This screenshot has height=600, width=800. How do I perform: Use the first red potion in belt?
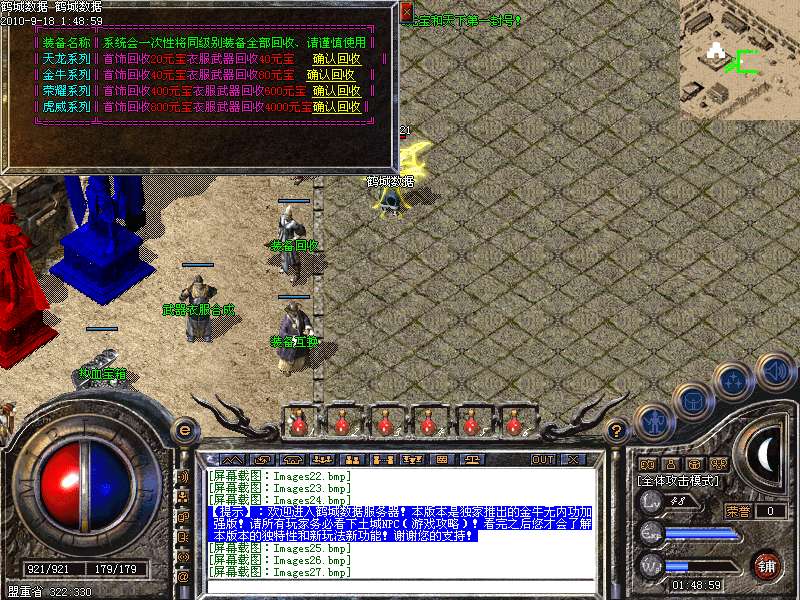298,424
